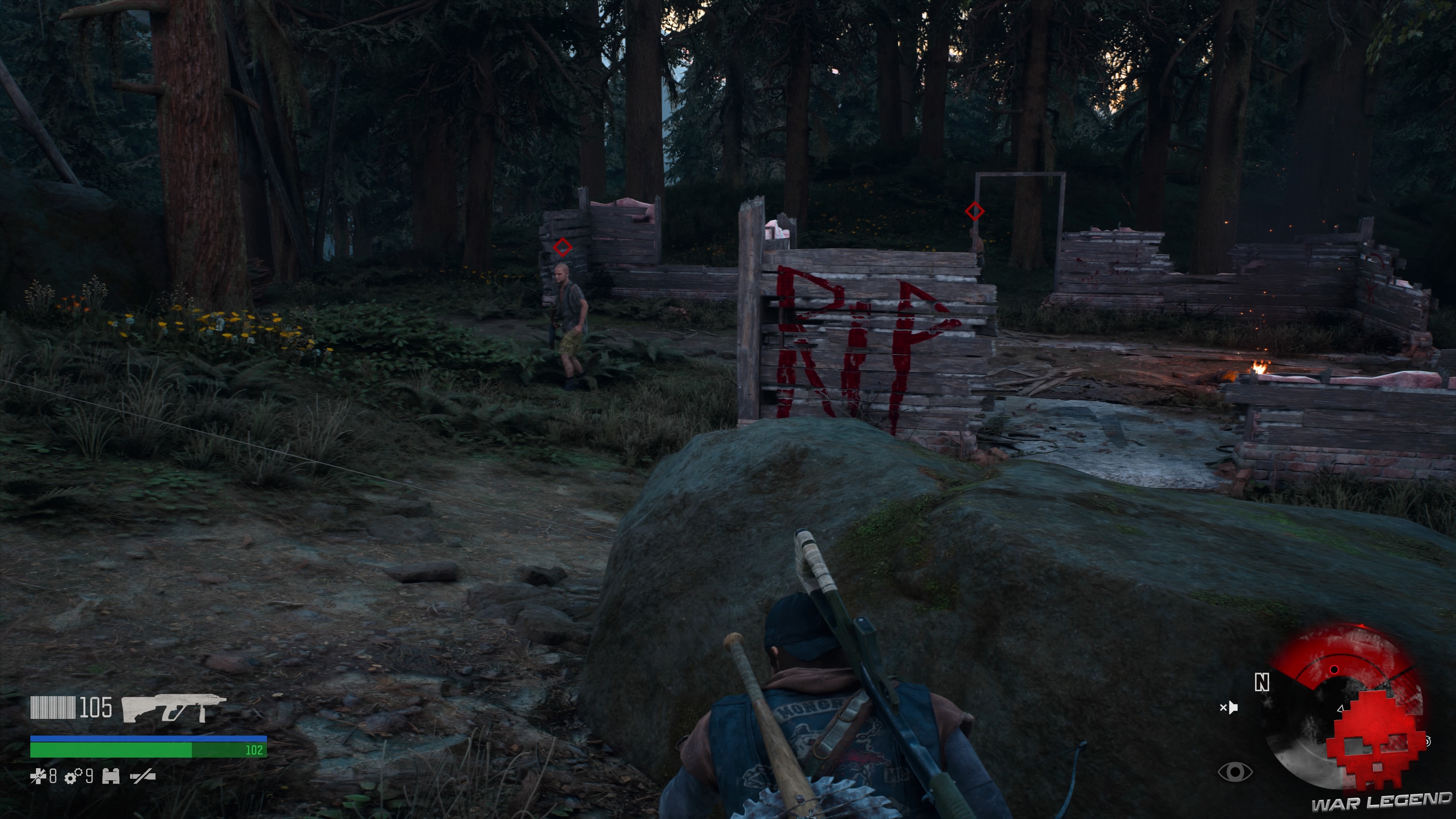Click the red diamond enemy marker above the bandit
This screenshot has height=819, width=1456.
[x=562, y=246]
